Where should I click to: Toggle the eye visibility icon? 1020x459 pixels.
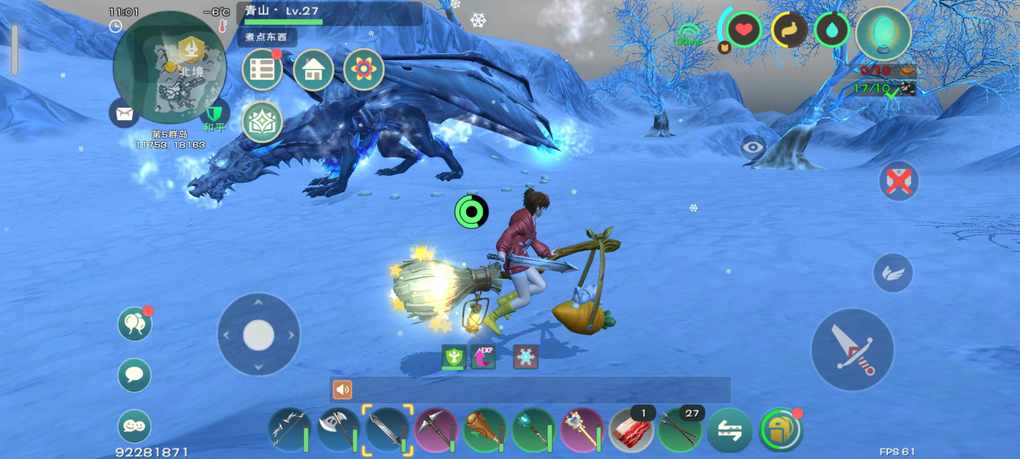click(x=753, y=148)
